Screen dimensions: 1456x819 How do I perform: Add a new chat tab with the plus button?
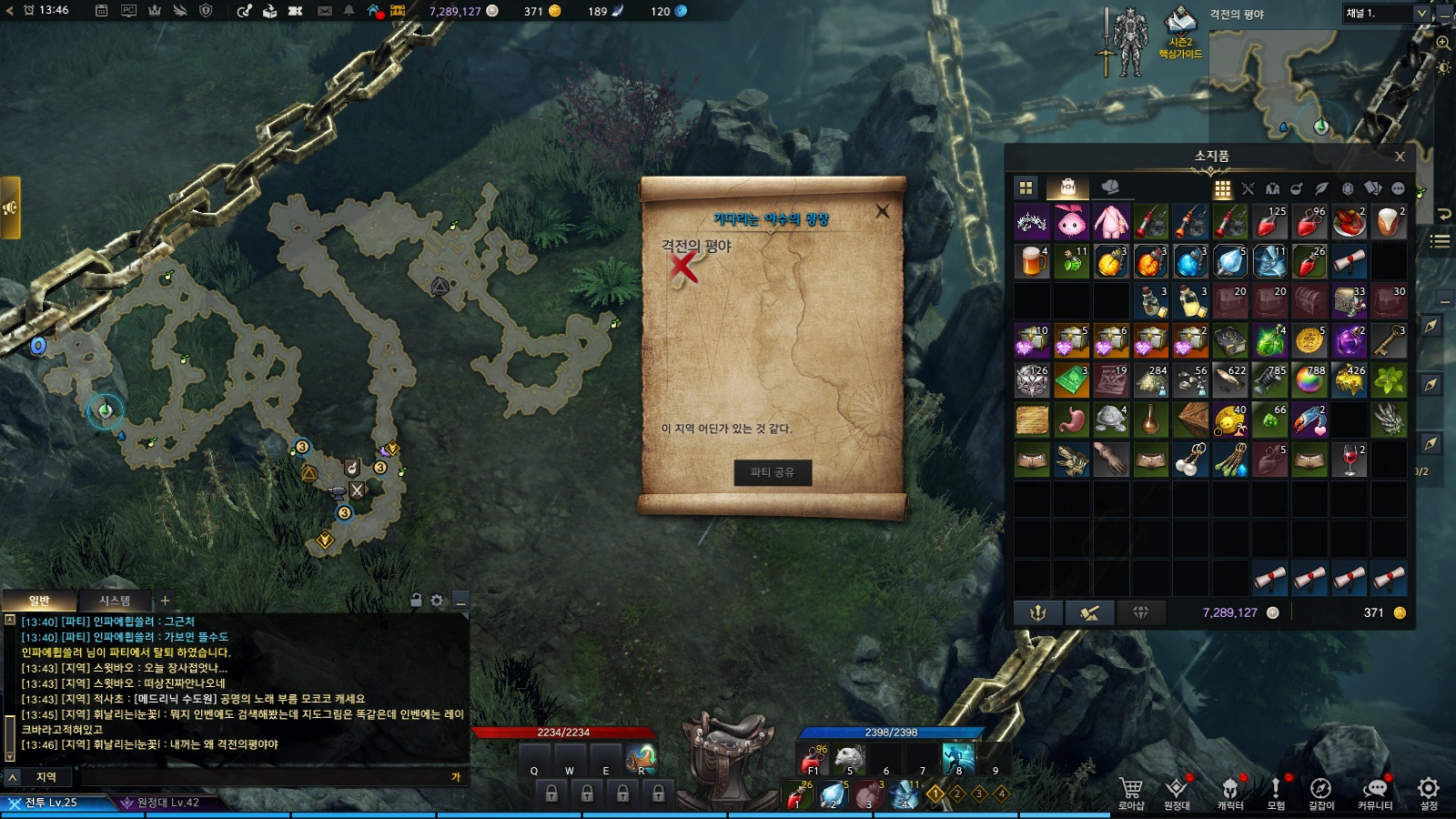(165, 601)
